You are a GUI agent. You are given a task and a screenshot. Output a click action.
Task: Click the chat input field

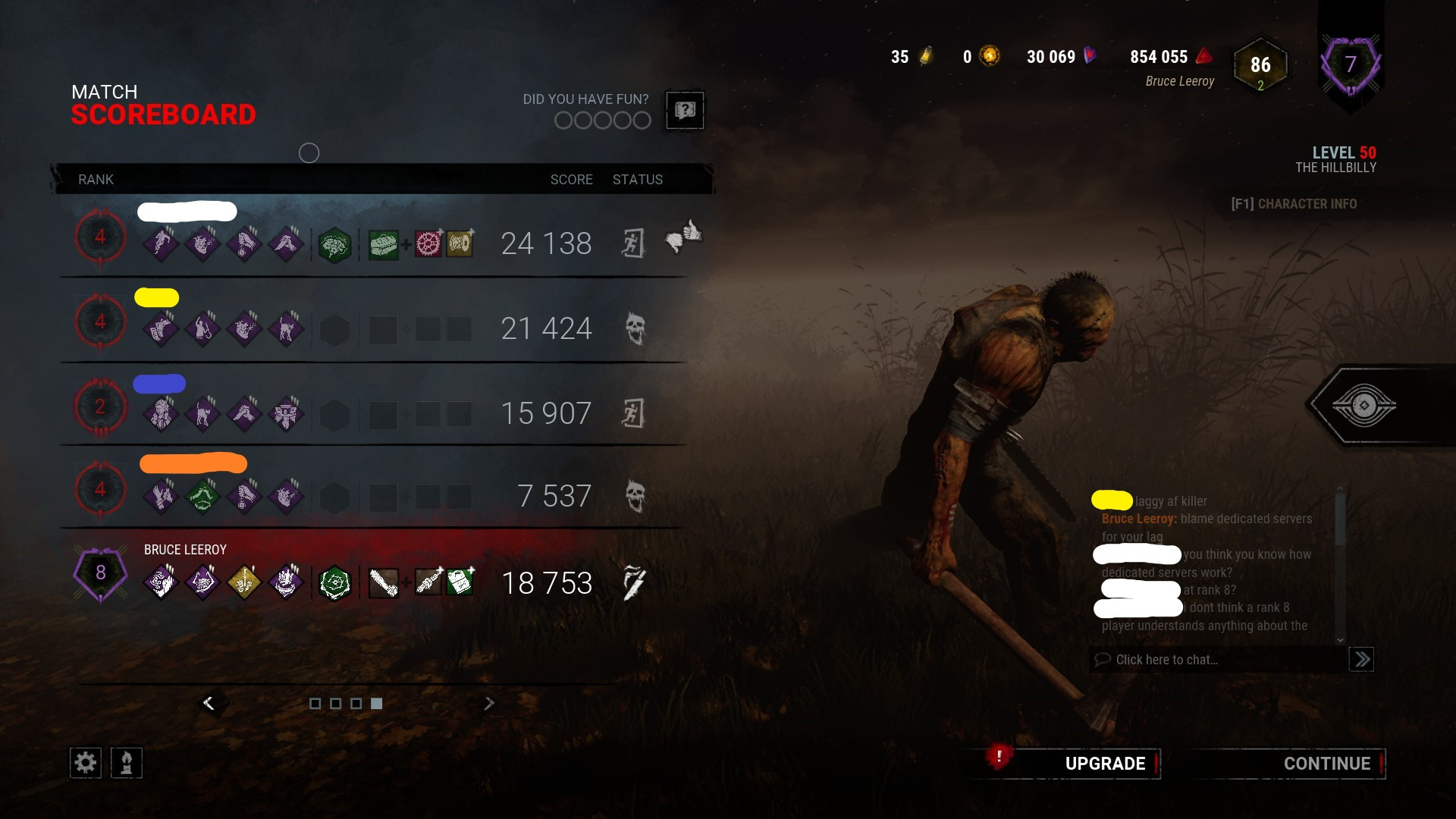(x=1213, y=659)
